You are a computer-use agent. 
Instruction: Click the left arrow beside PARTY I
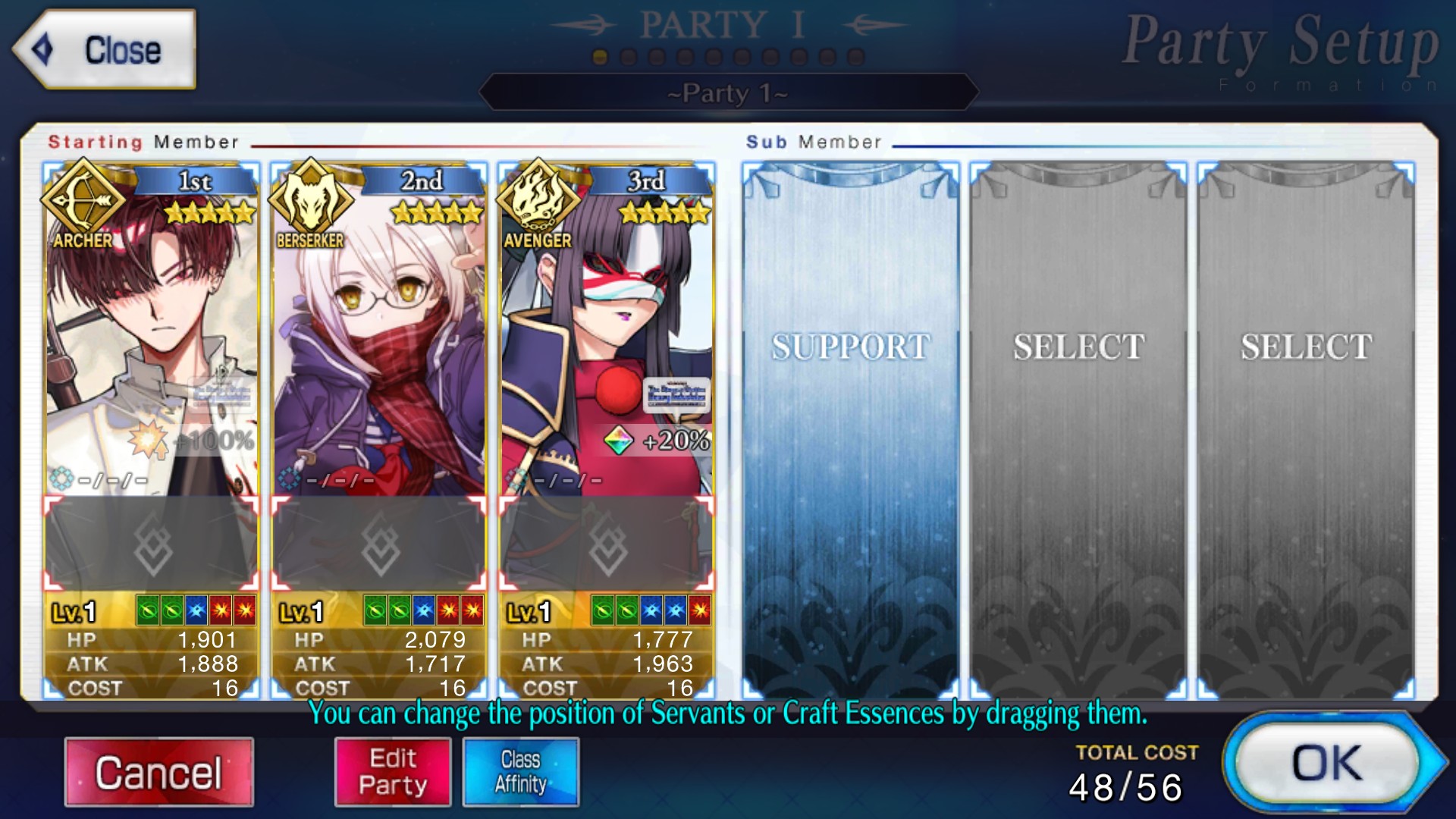pos(582,24)
